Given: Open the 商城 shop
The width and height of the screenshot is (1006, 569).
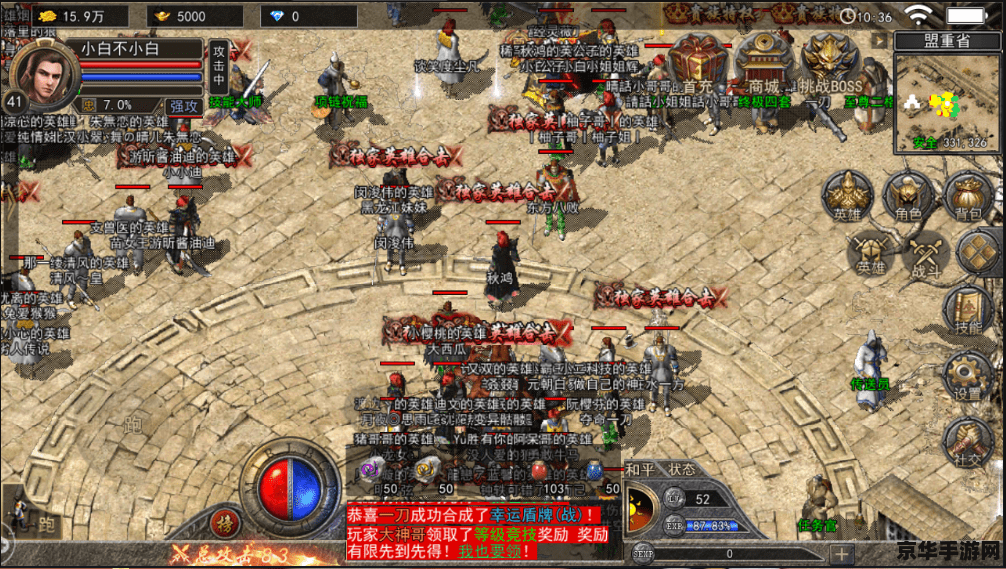Looking at the screenshot, I should pyautogui.click(x=764, y=60).
